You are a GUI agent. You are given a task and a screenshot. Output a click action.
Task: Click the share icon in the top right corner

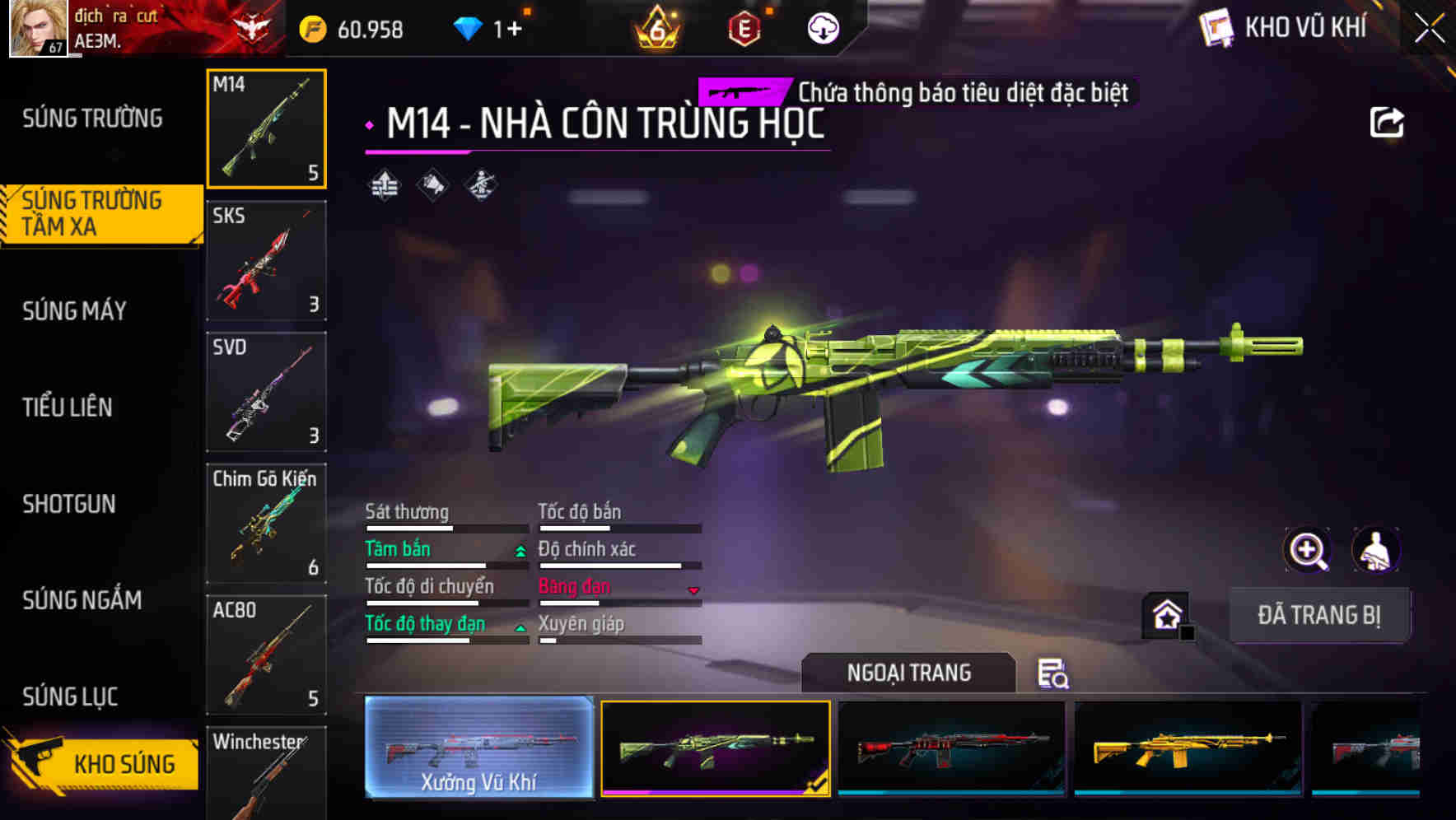1387,122
